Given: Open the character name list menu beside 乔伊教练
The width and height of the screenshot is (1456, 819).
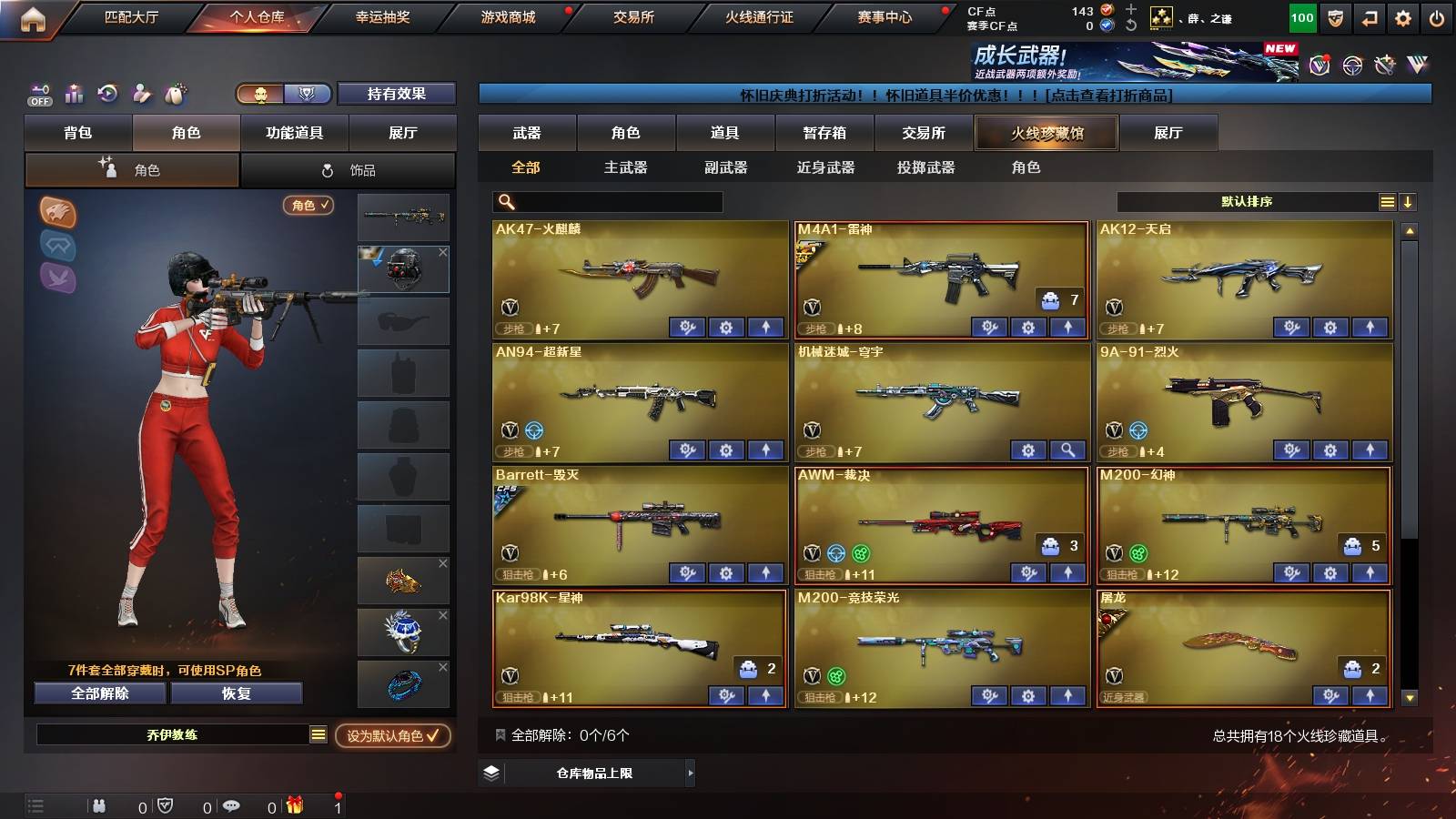Looking at the screenshot, I should point(318,734).
